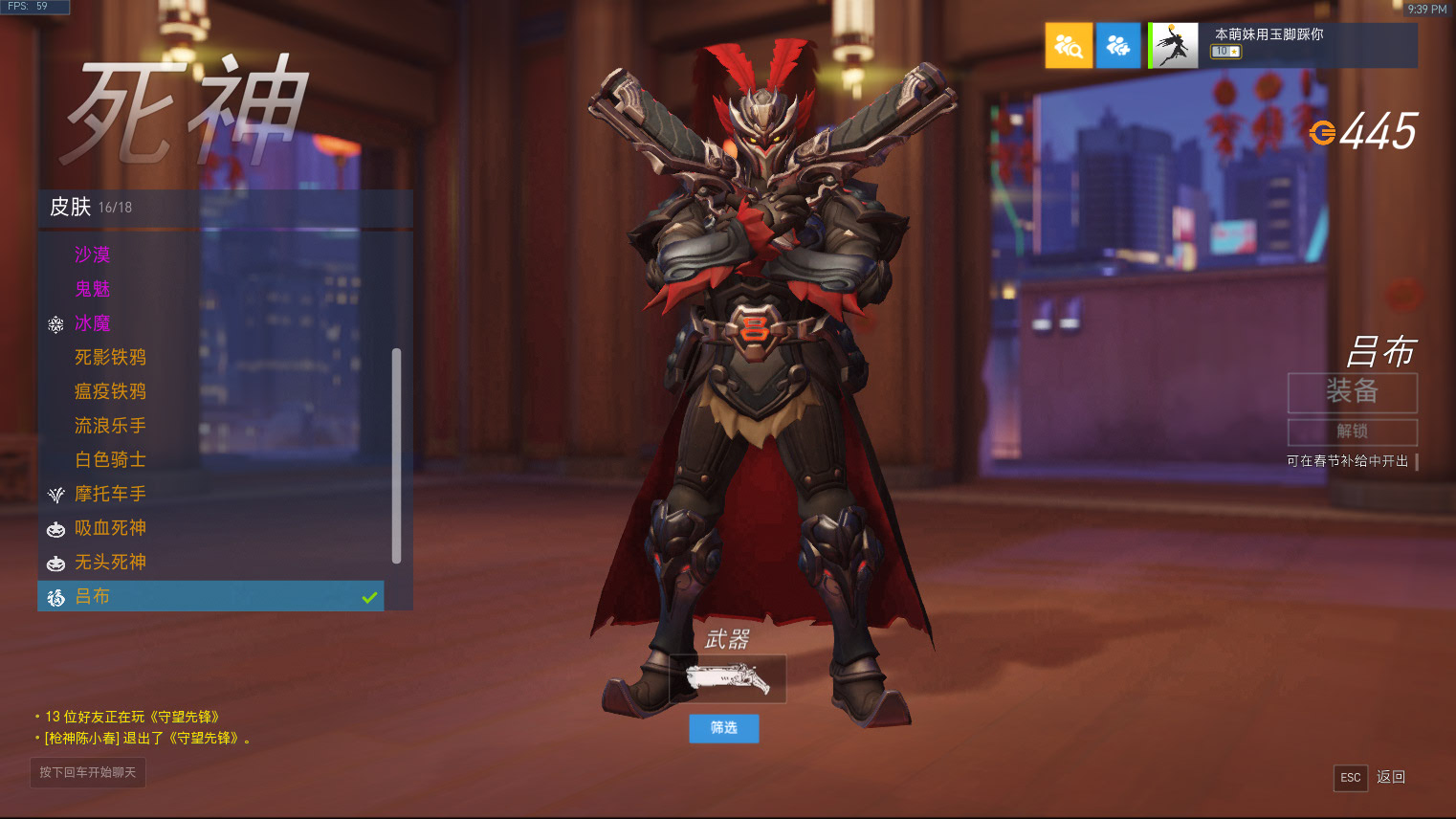The height and width of the screenshot is (819, 1456).
Task: Choose the 流浪乐手 skin
Action: click(110, 426)
